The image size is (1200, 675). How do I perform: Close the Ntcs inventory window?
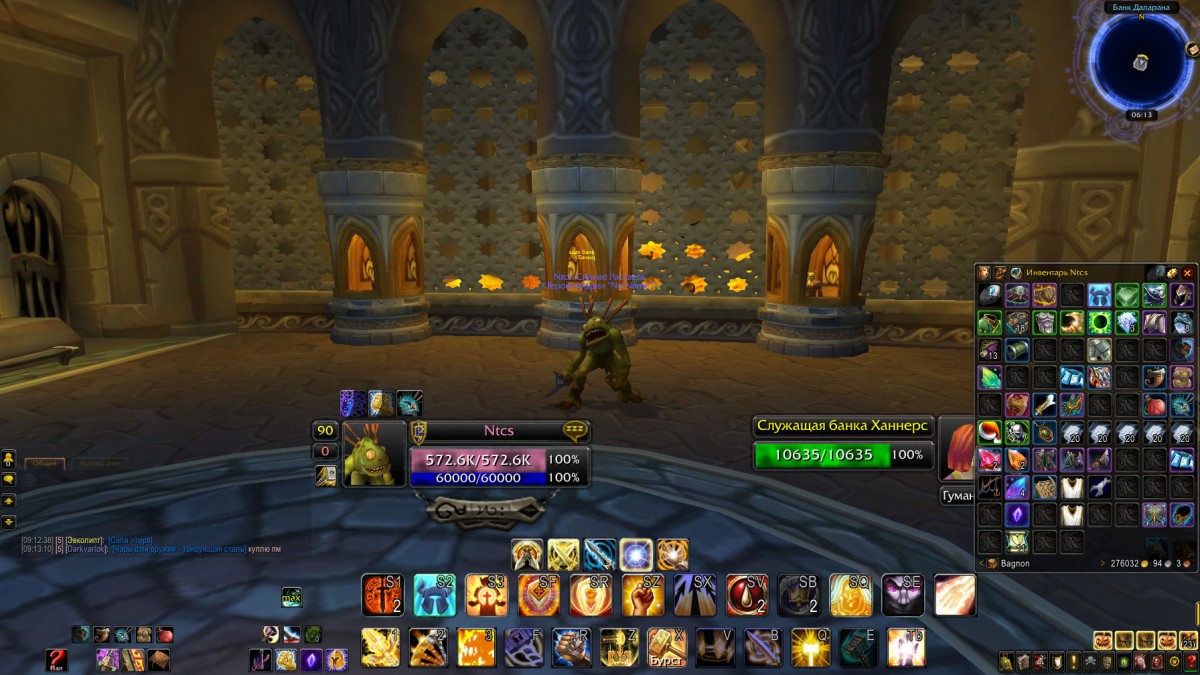coord(1188,272)
